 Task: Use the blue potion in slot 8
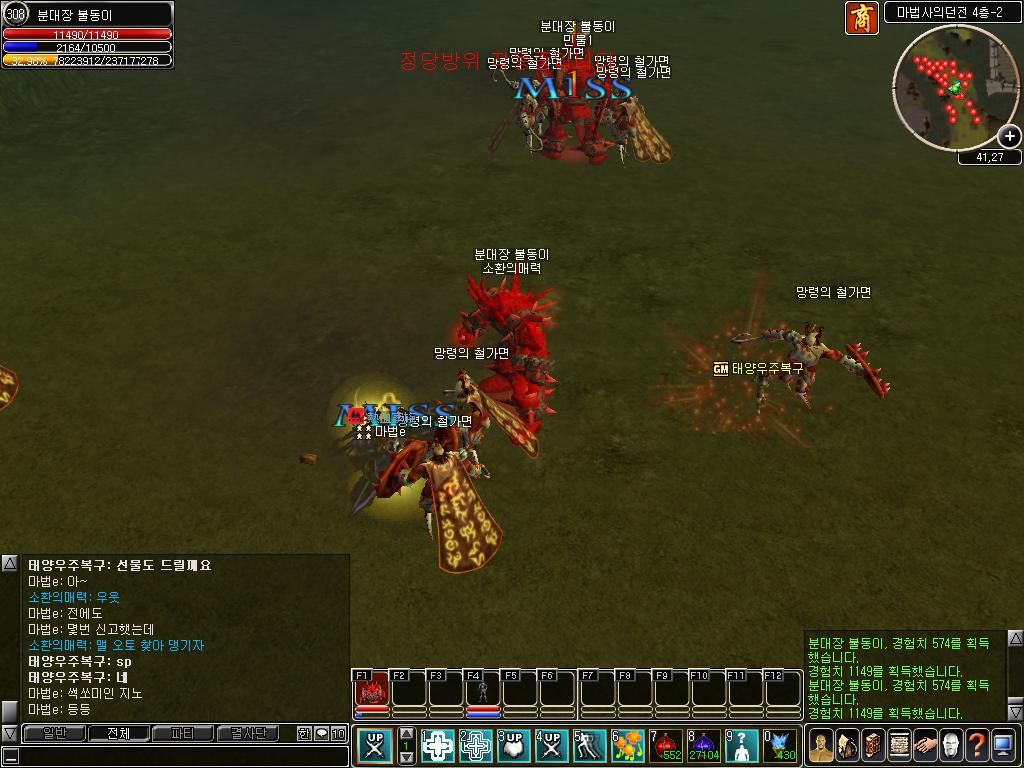(x=703, y=746)
